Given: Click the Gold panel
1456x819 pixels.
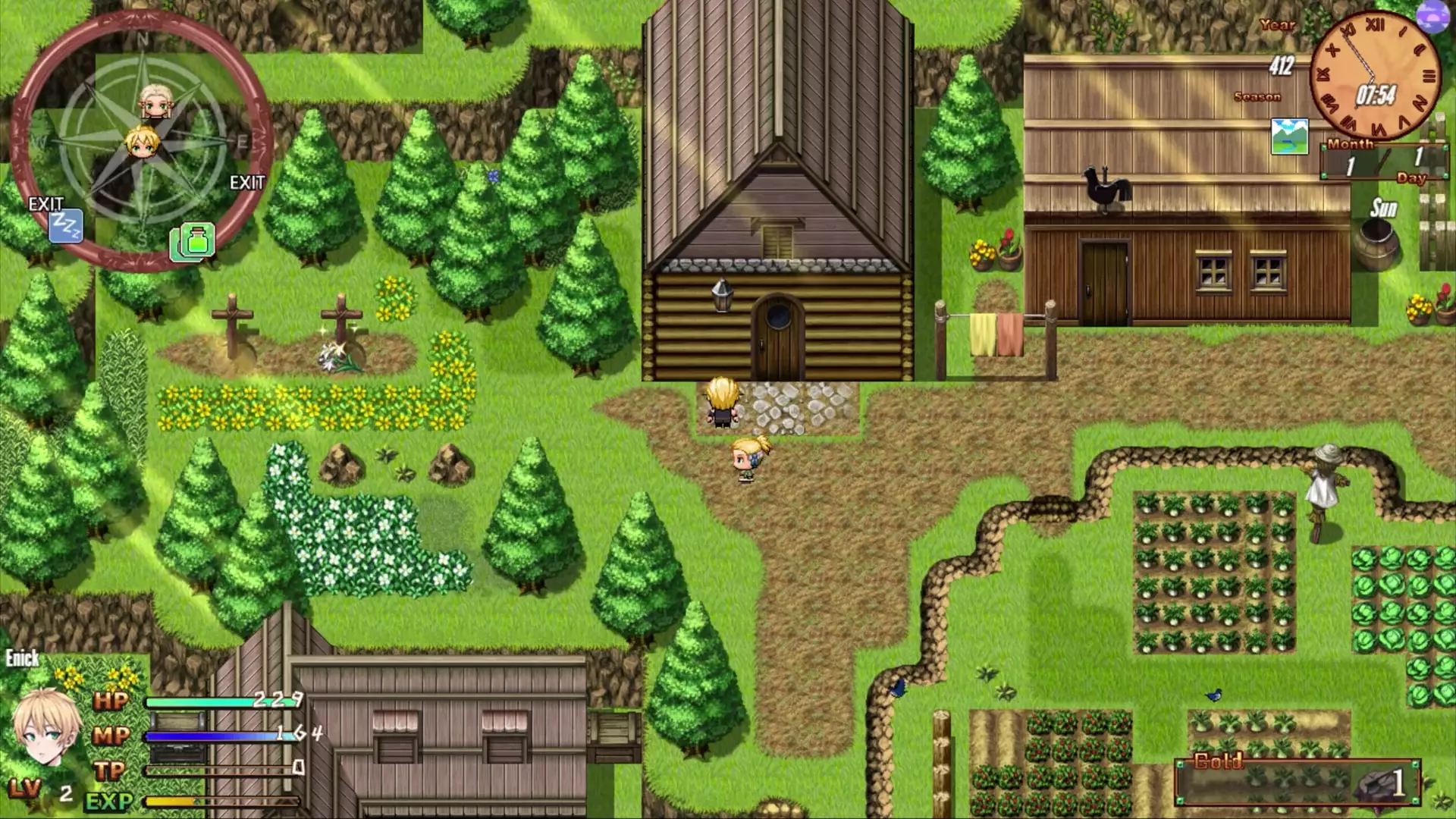Looking at the screenshot, I should pyautogui.click(x=1297, y=781).
